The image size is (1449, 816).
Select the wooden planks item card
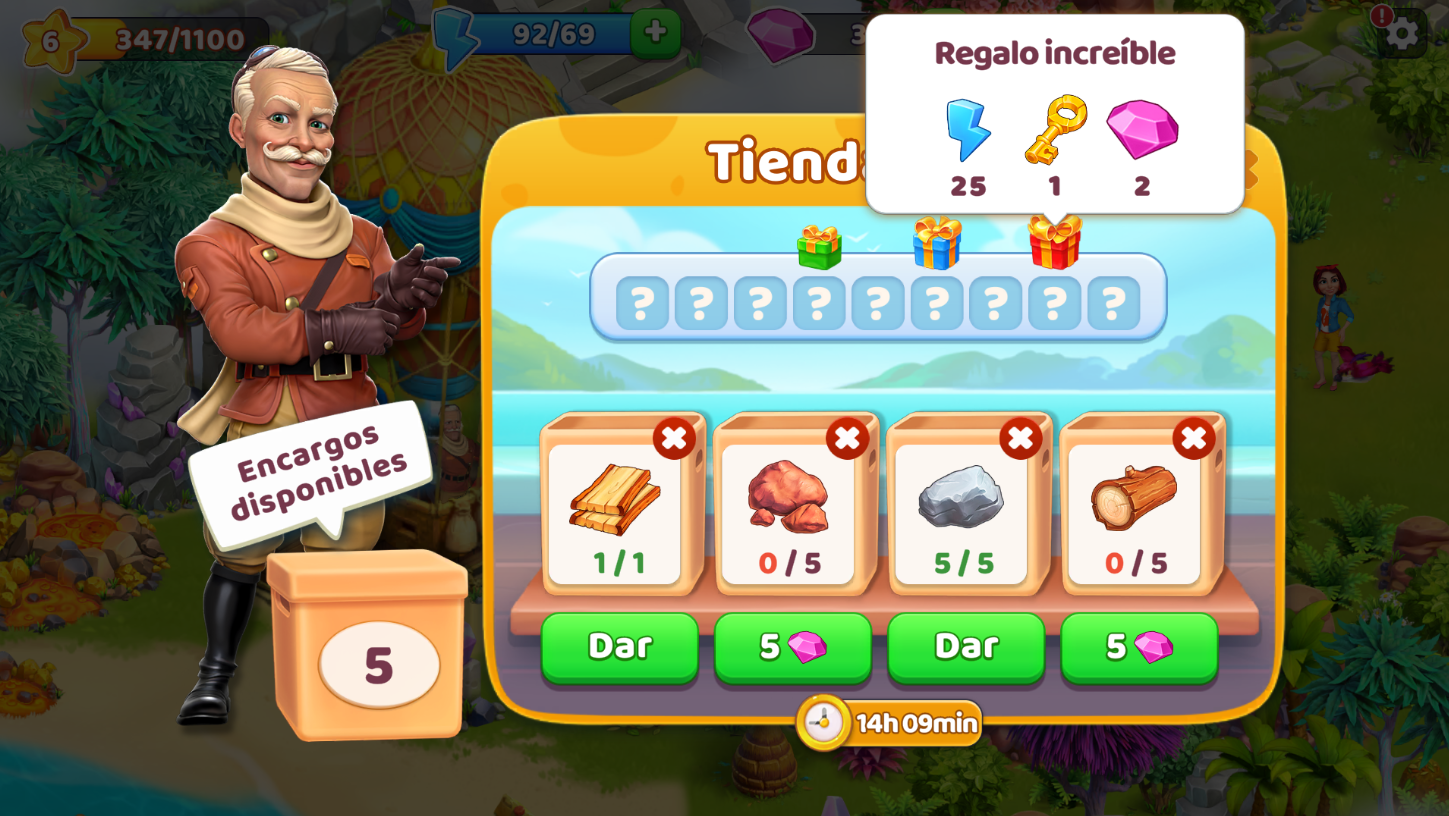point(615,512)
